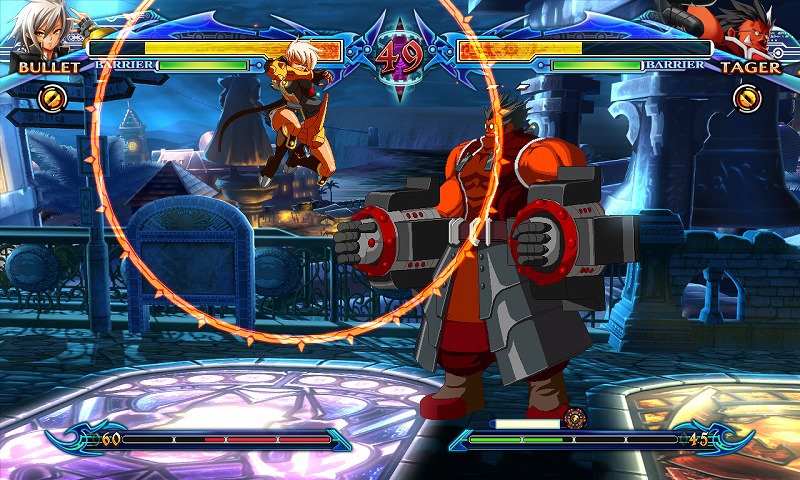Select the Burst icon under Tager's name

click(747, 98)
